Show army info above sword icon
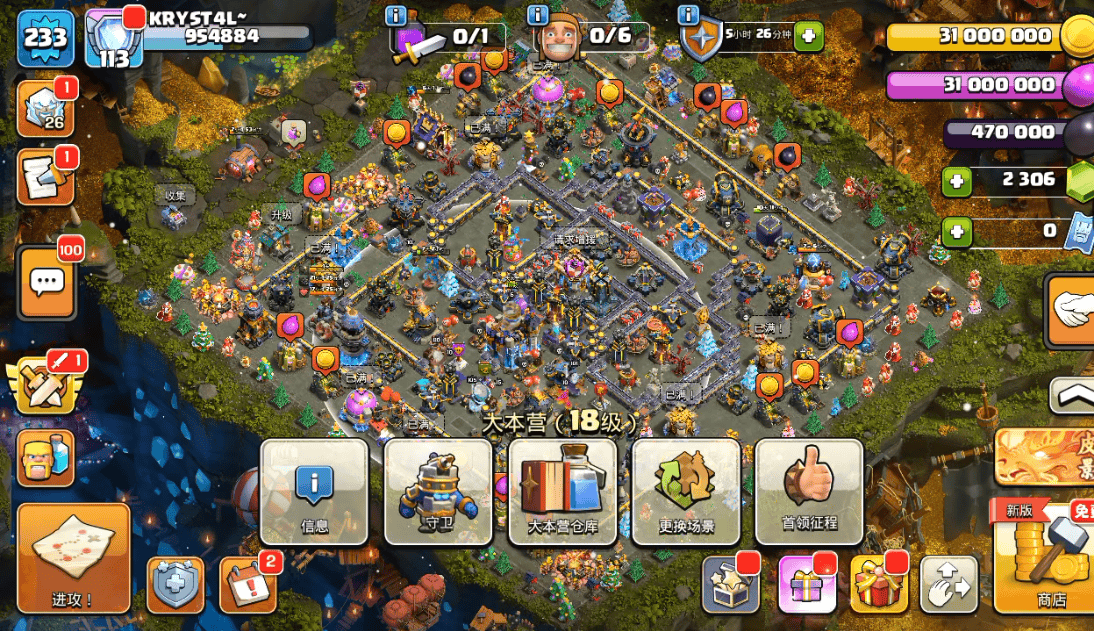 pos(396,15)
